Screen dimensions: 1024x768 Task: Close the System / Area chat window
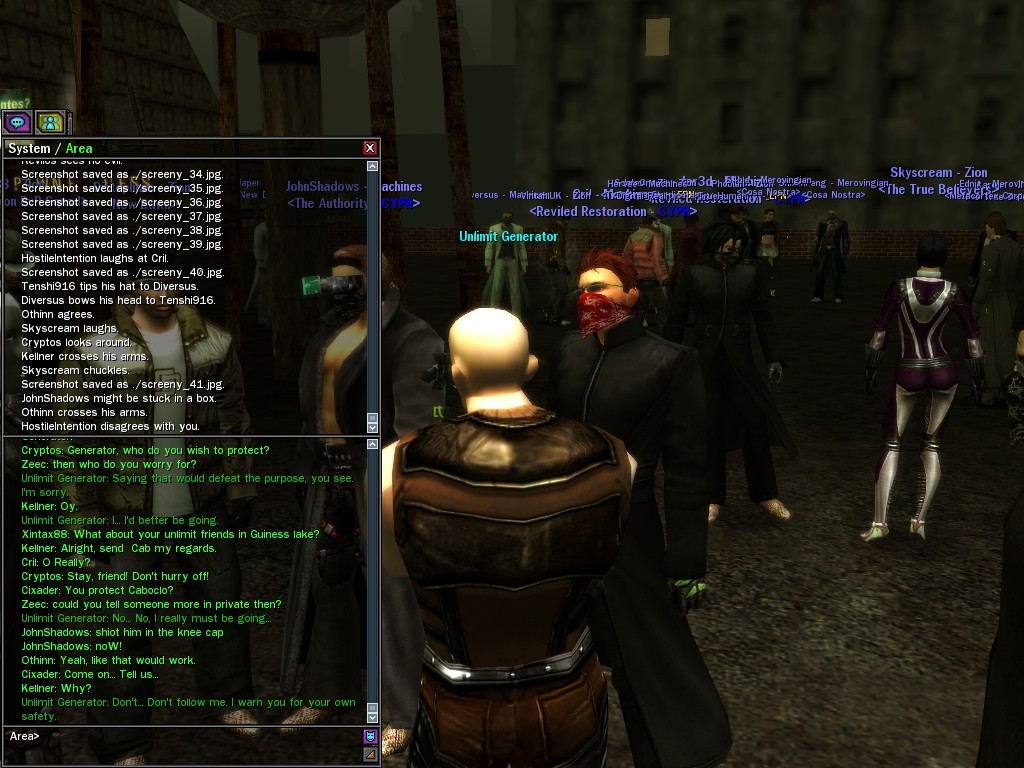click(x=370, y=148)
